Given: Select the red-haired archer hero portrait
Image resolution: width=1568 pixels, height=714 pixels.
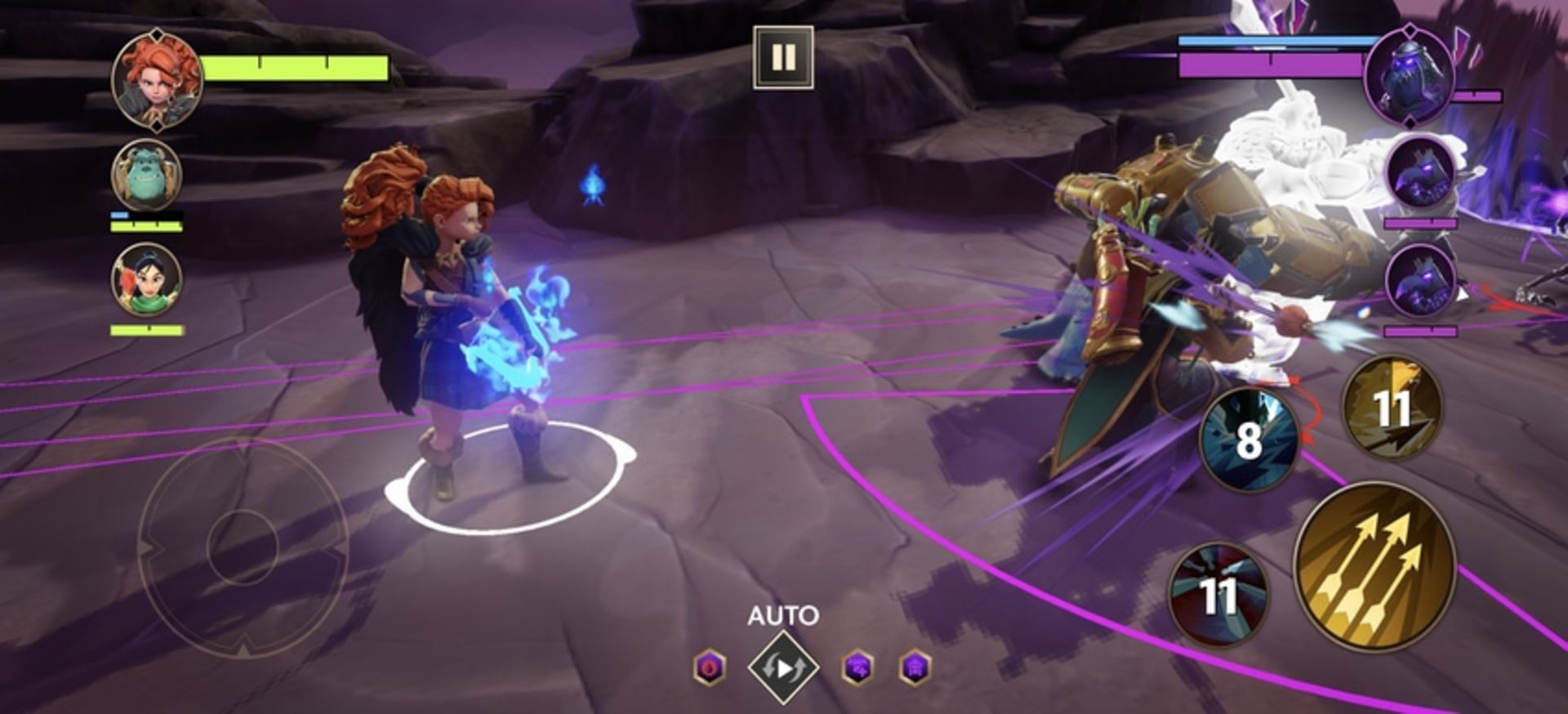Looking at the screenshot, I should click(x=156, y=79).
